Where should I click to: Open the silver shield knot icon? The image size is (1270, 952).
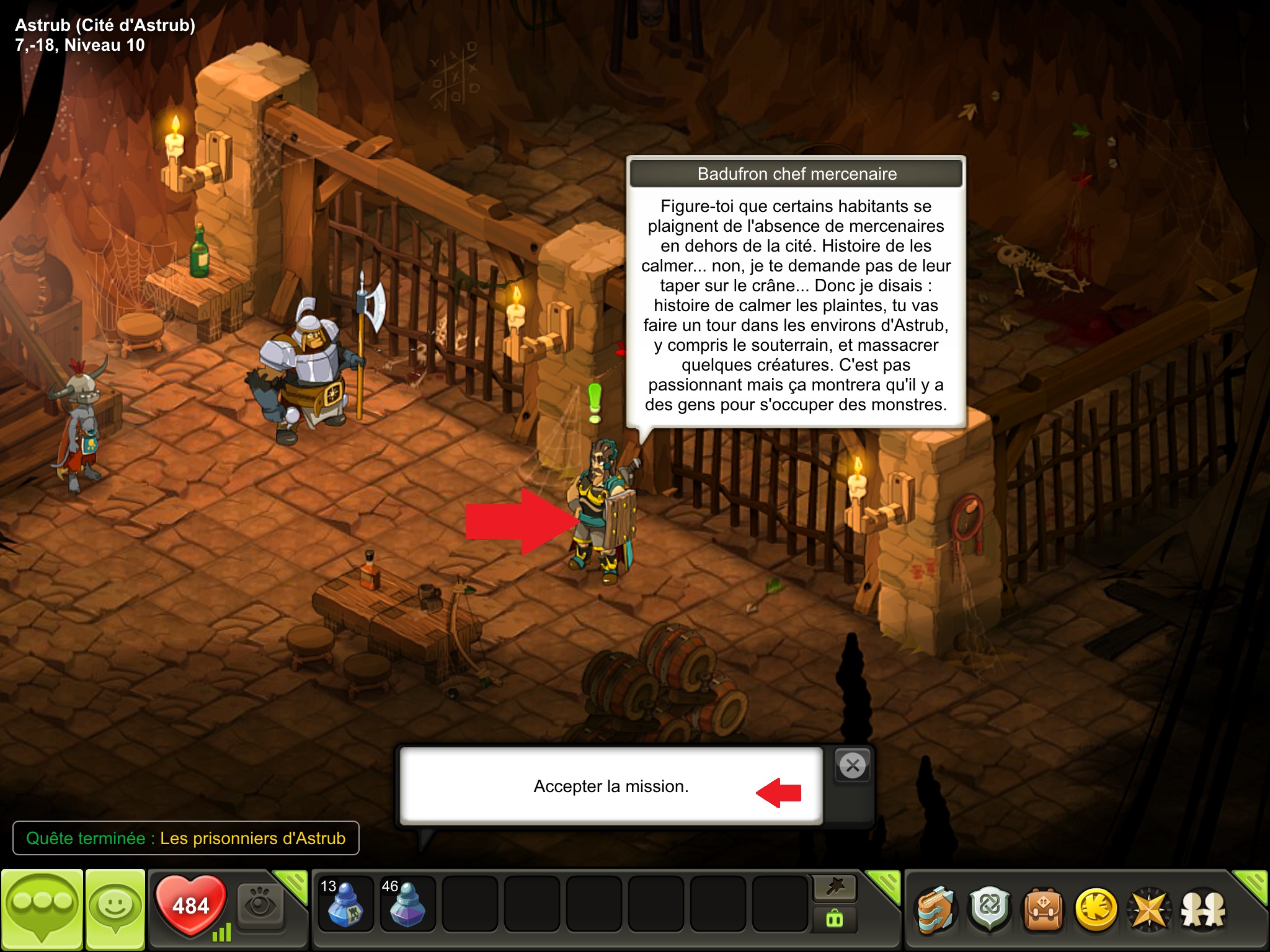click(x=990, y=909)
